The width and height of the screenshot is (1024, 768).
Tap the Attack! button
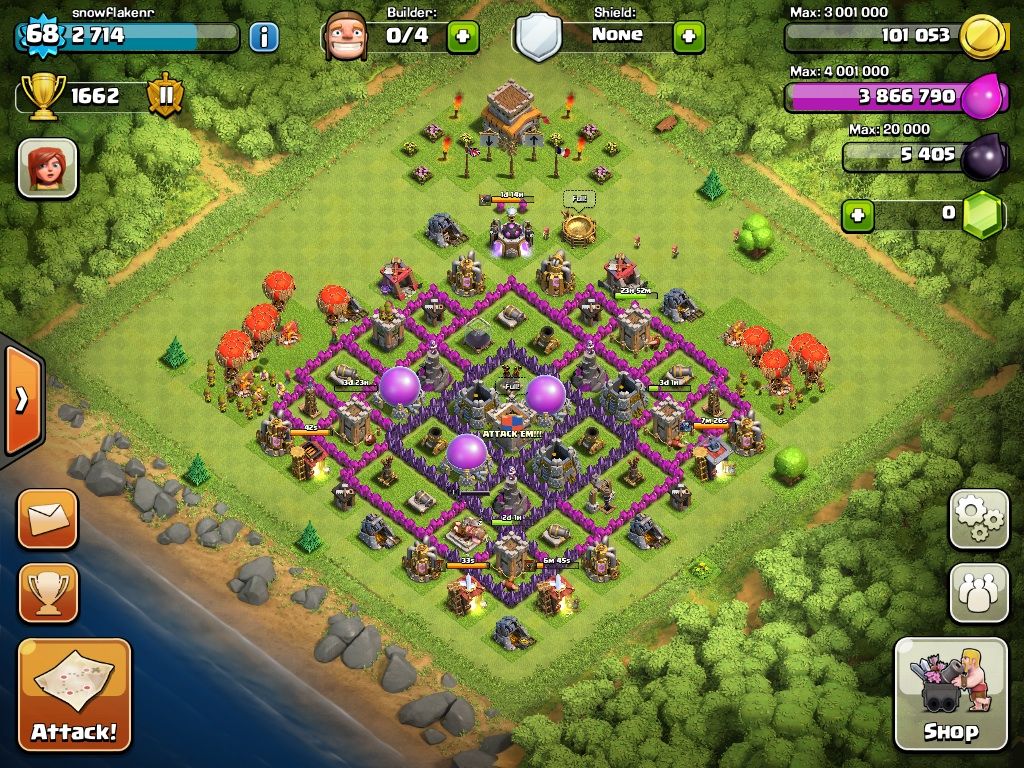(74, 695)
